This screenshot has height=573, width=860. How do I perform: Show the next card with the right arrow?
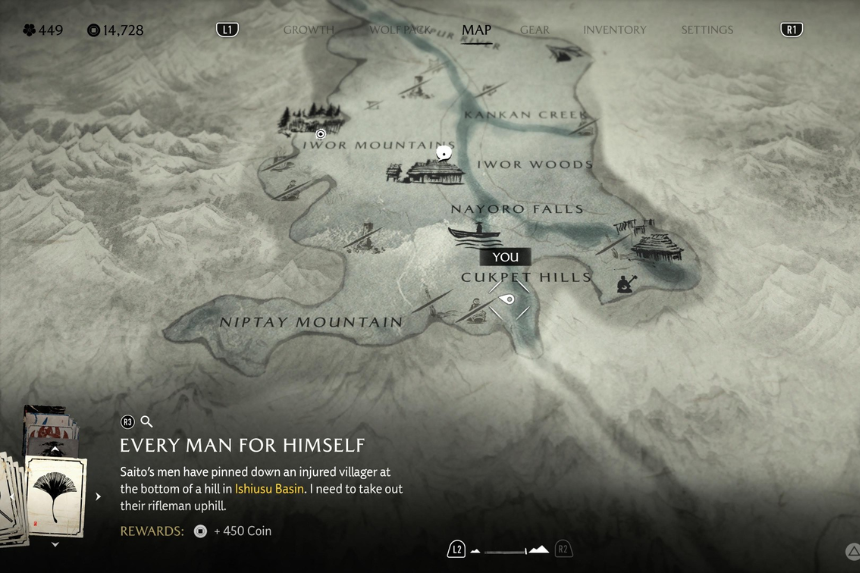(98, 496)
